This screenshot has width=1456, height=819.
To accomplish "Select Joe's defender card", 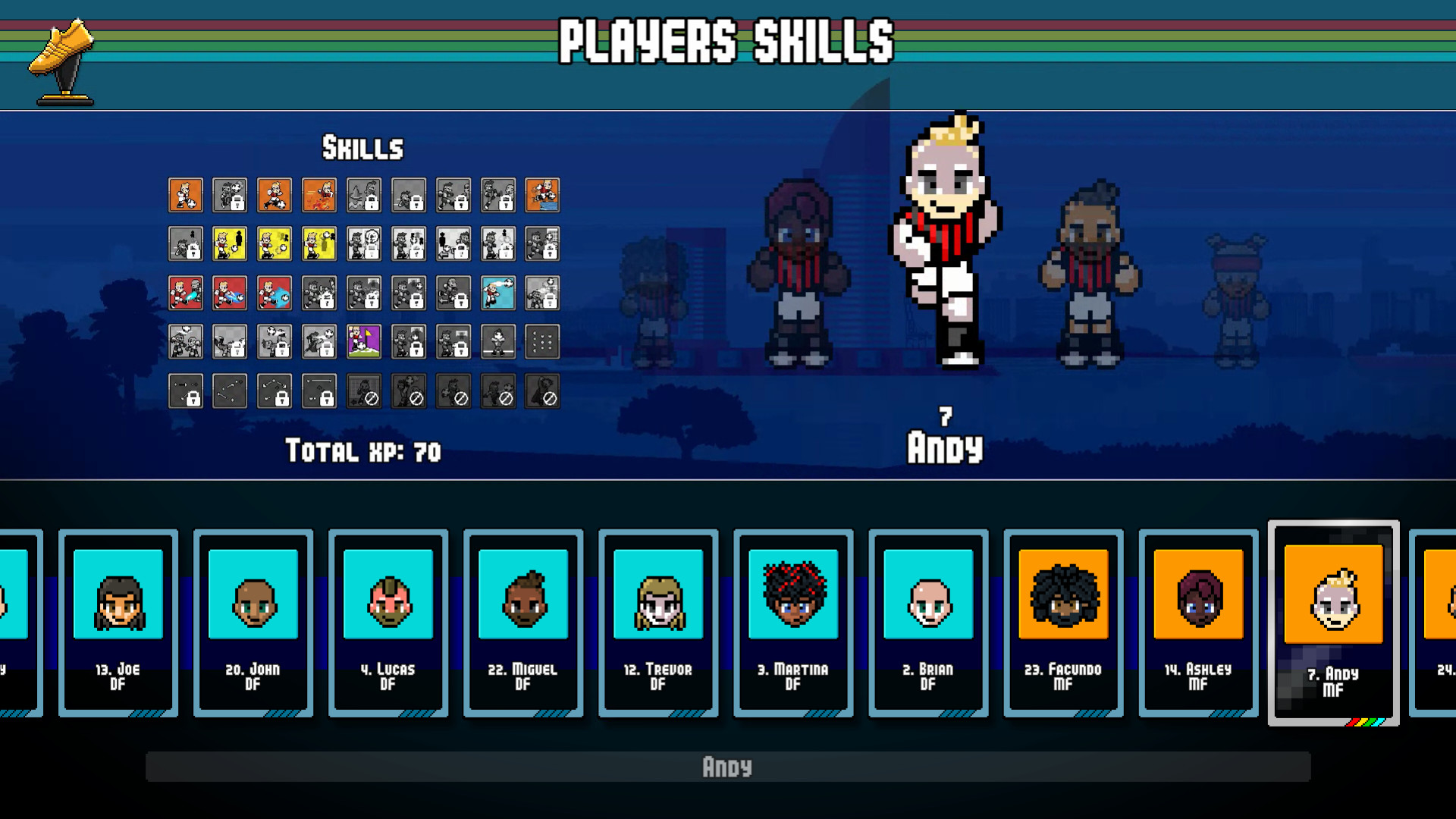I will tap(118, 622).
